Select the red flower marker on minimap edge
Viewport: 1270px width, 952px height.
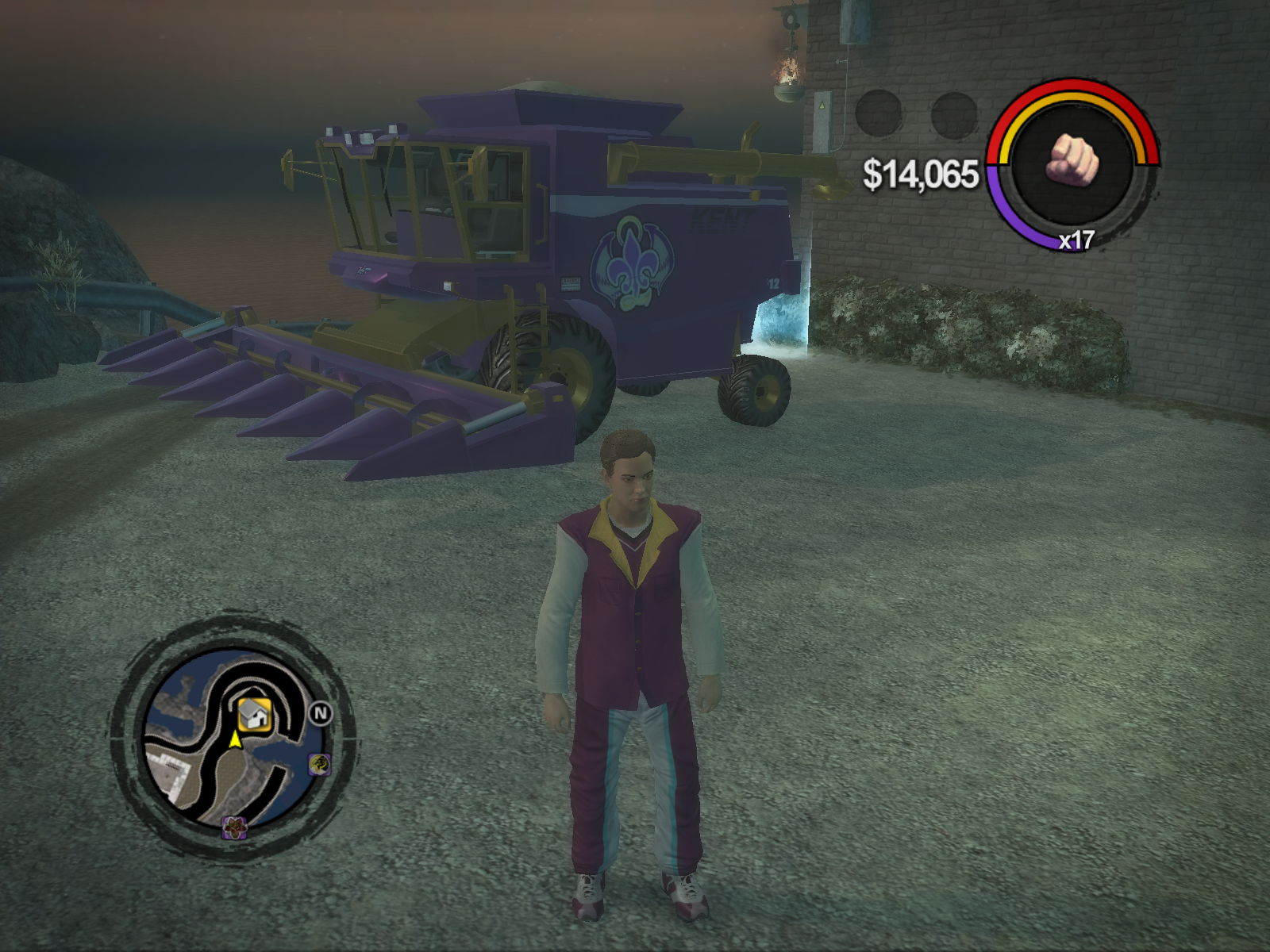234,827
